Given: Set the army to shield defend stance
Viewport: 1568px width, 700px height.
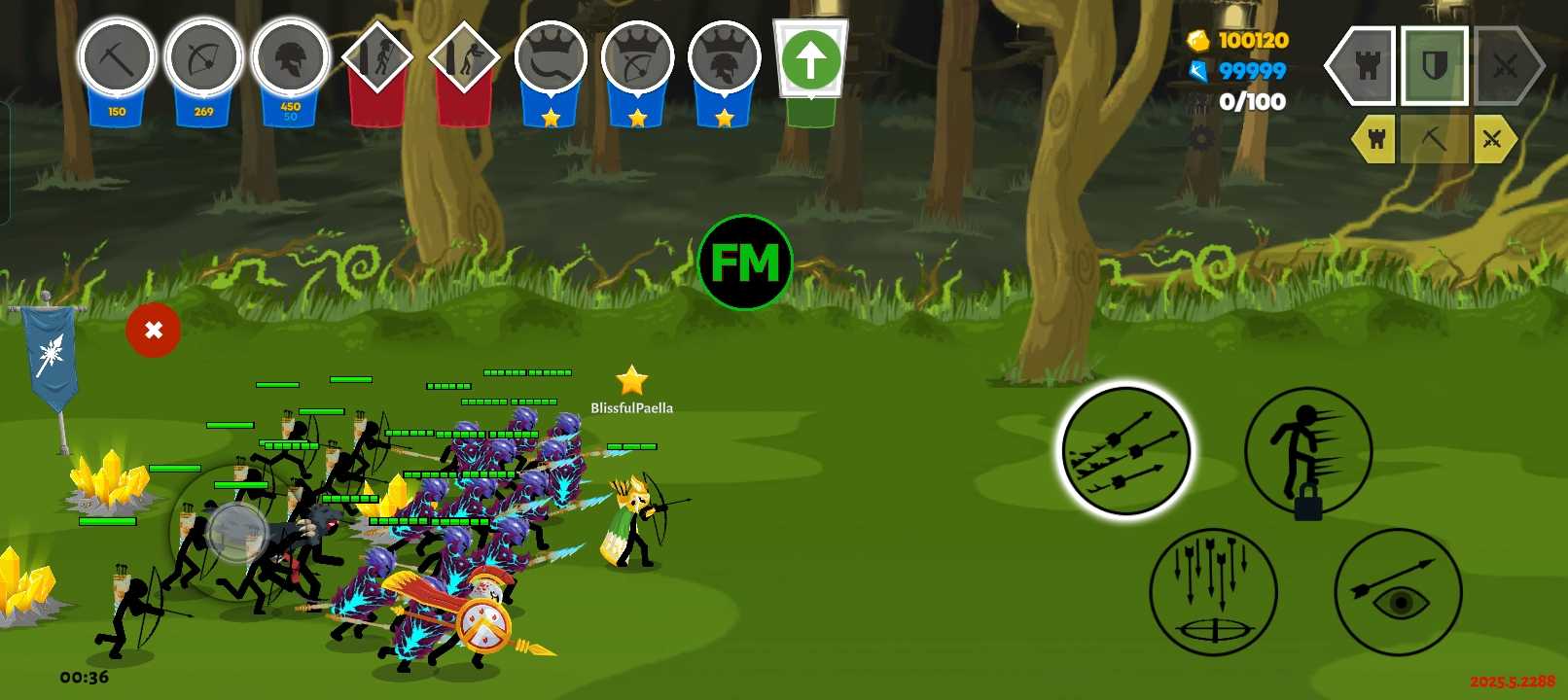Looking at the screenshot, I should point(1435,66).
